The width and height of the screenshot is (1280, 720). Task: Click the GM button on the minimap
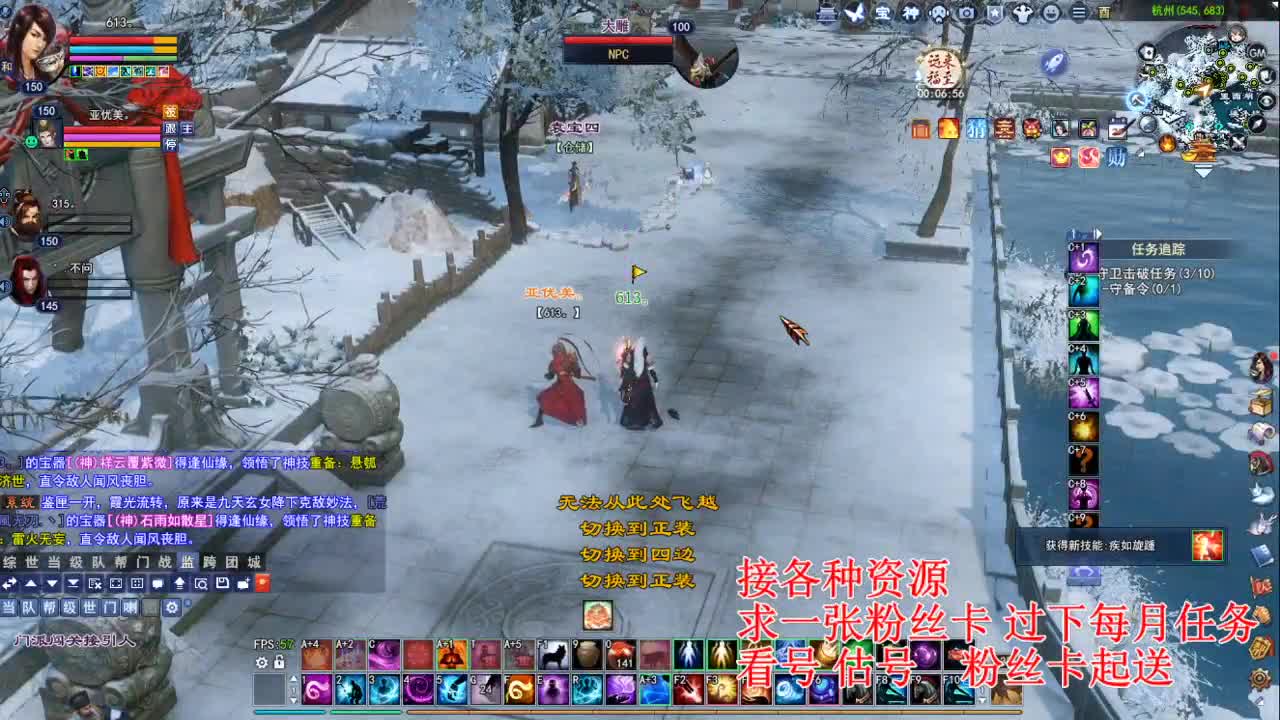[1257, 53]
